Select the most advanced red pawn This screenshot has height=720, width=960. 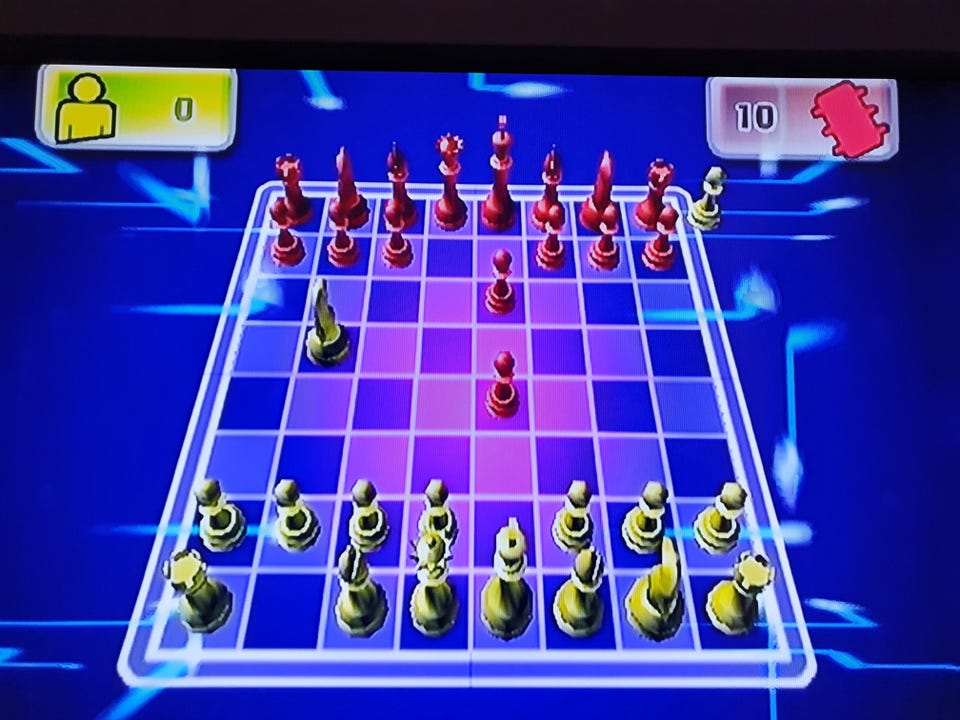click(503, 386)
